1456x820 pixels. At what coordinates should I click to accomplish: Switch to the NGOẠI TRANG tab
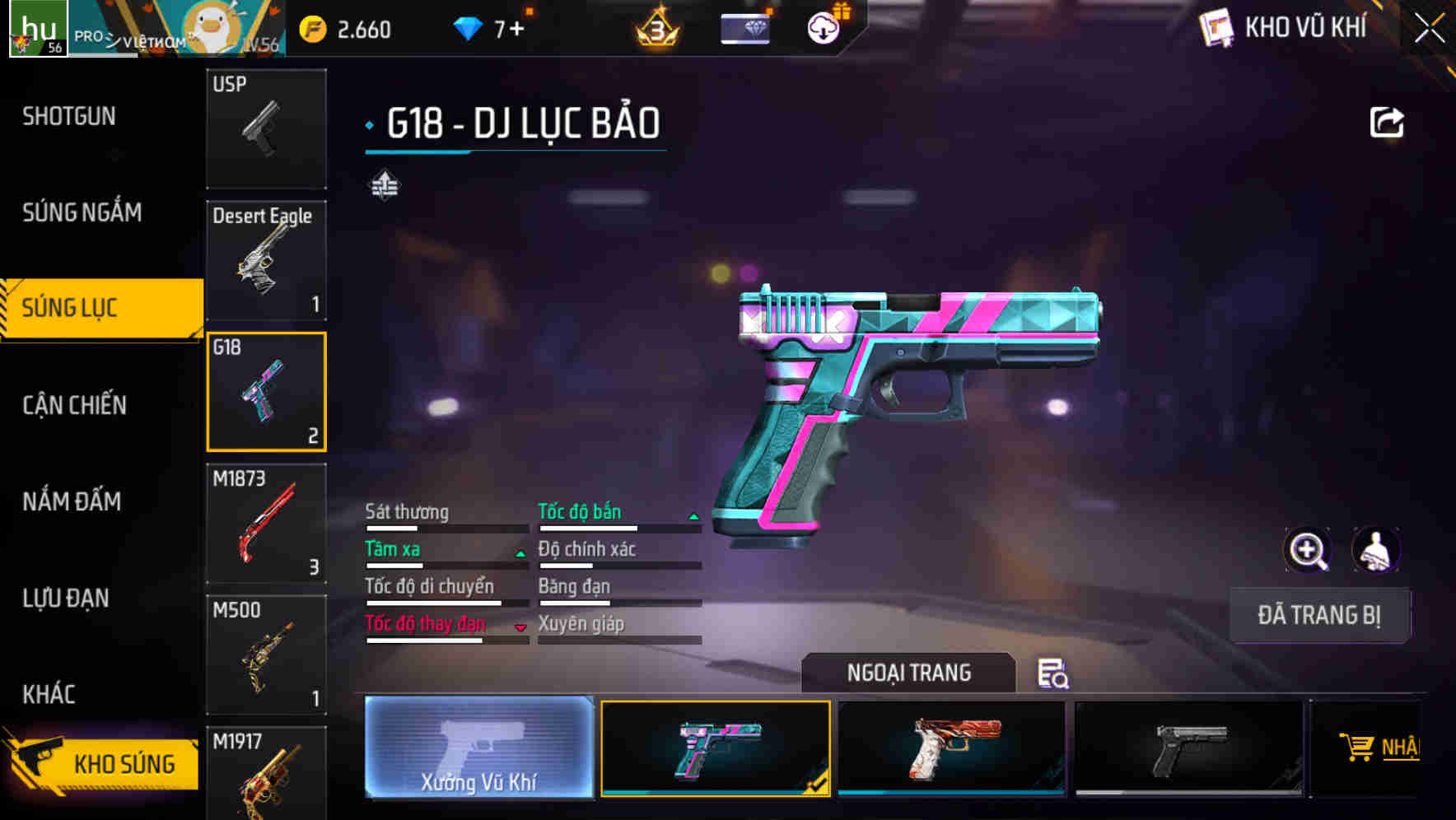[x=909, y=673]
